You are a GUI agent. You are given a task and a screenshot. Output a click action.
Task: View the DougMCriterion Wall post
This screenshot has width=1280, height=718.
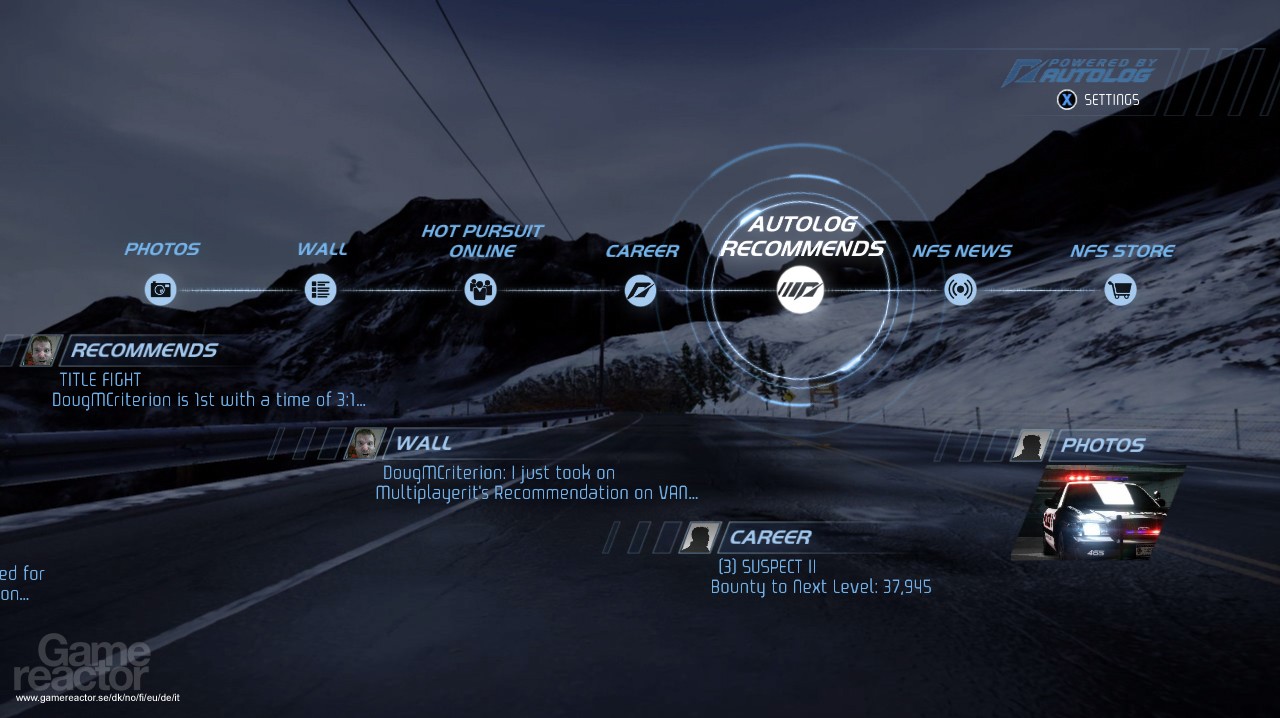click(536, 483)
